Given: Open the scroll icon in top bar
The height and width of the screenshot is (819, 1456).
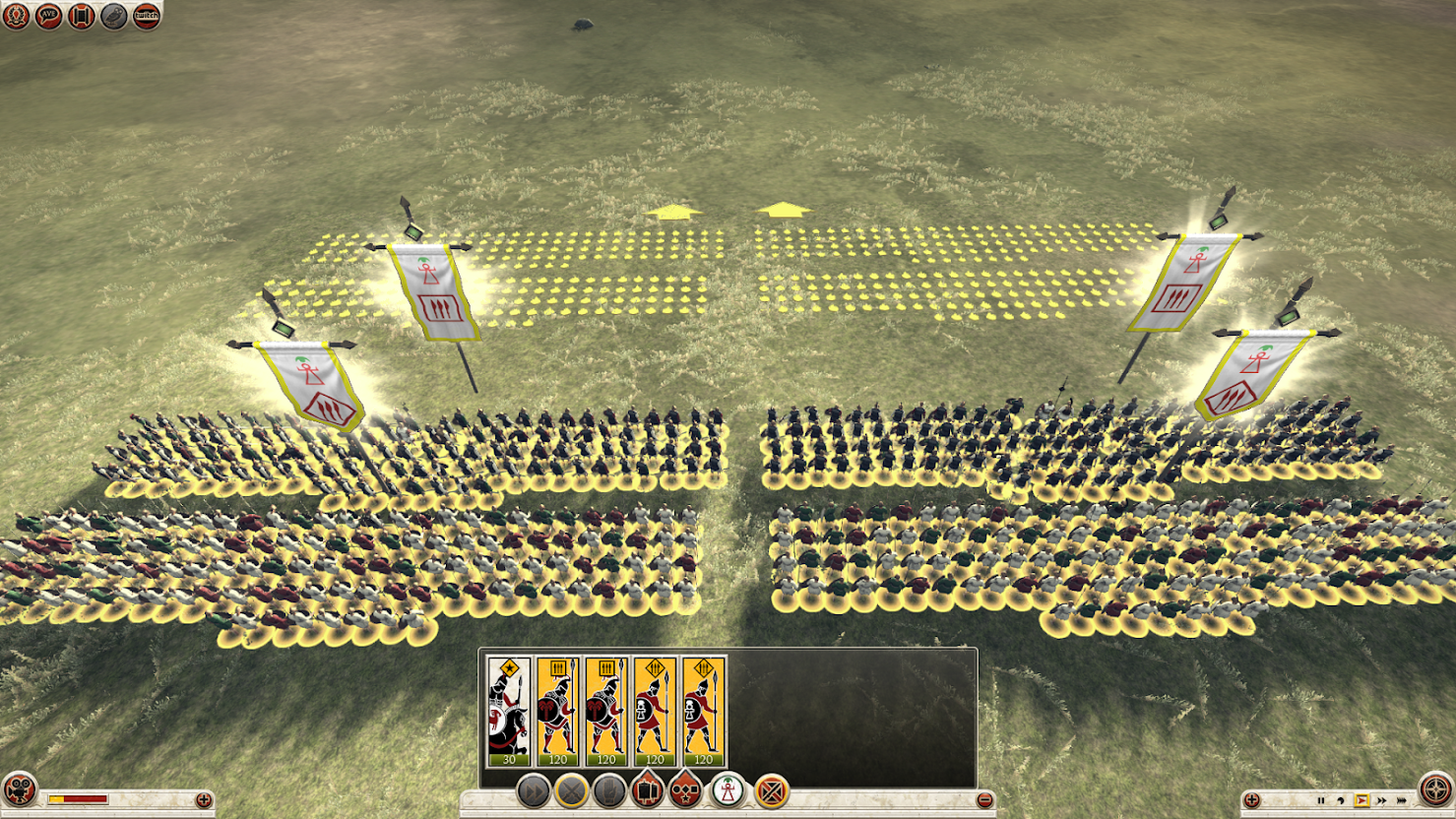Looking at the screenshot, I should [x=81, y=16].
